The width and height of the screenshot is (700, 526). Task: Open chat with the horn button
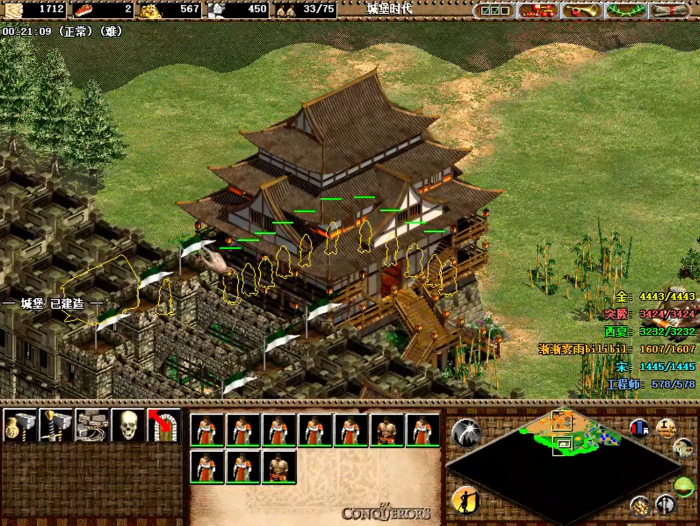581,11
